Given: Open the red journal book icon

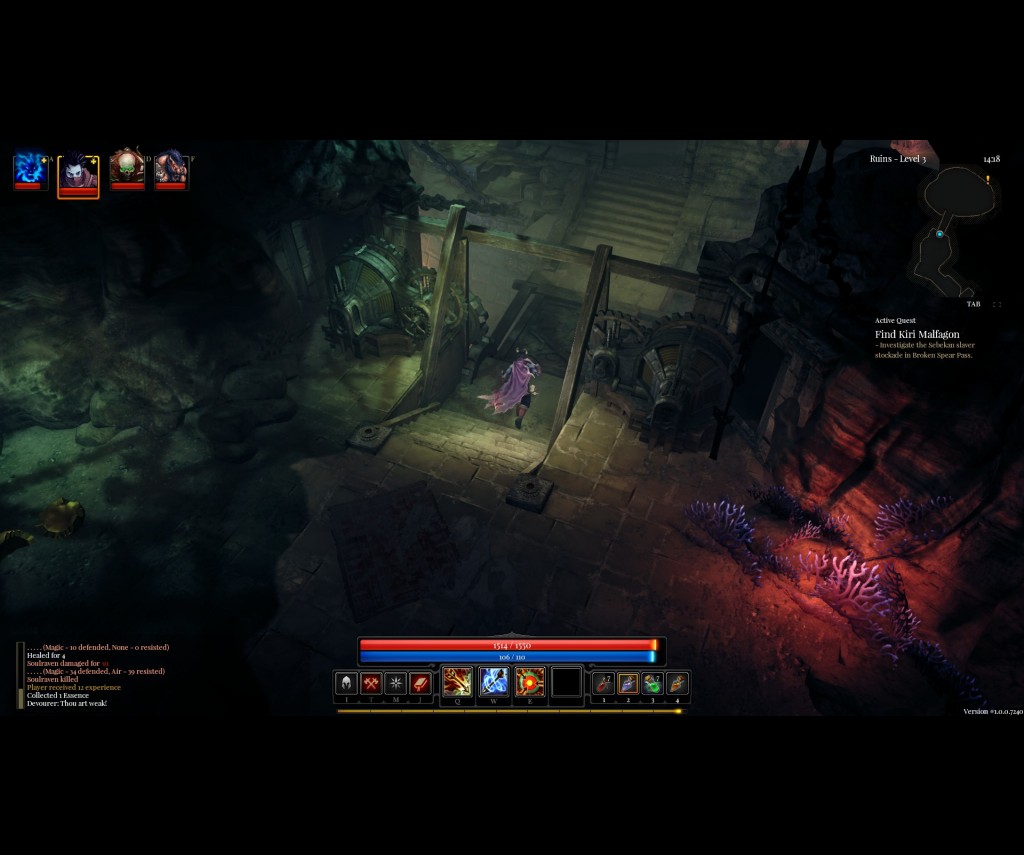Looking at the screenshot, I should [421, 684].
